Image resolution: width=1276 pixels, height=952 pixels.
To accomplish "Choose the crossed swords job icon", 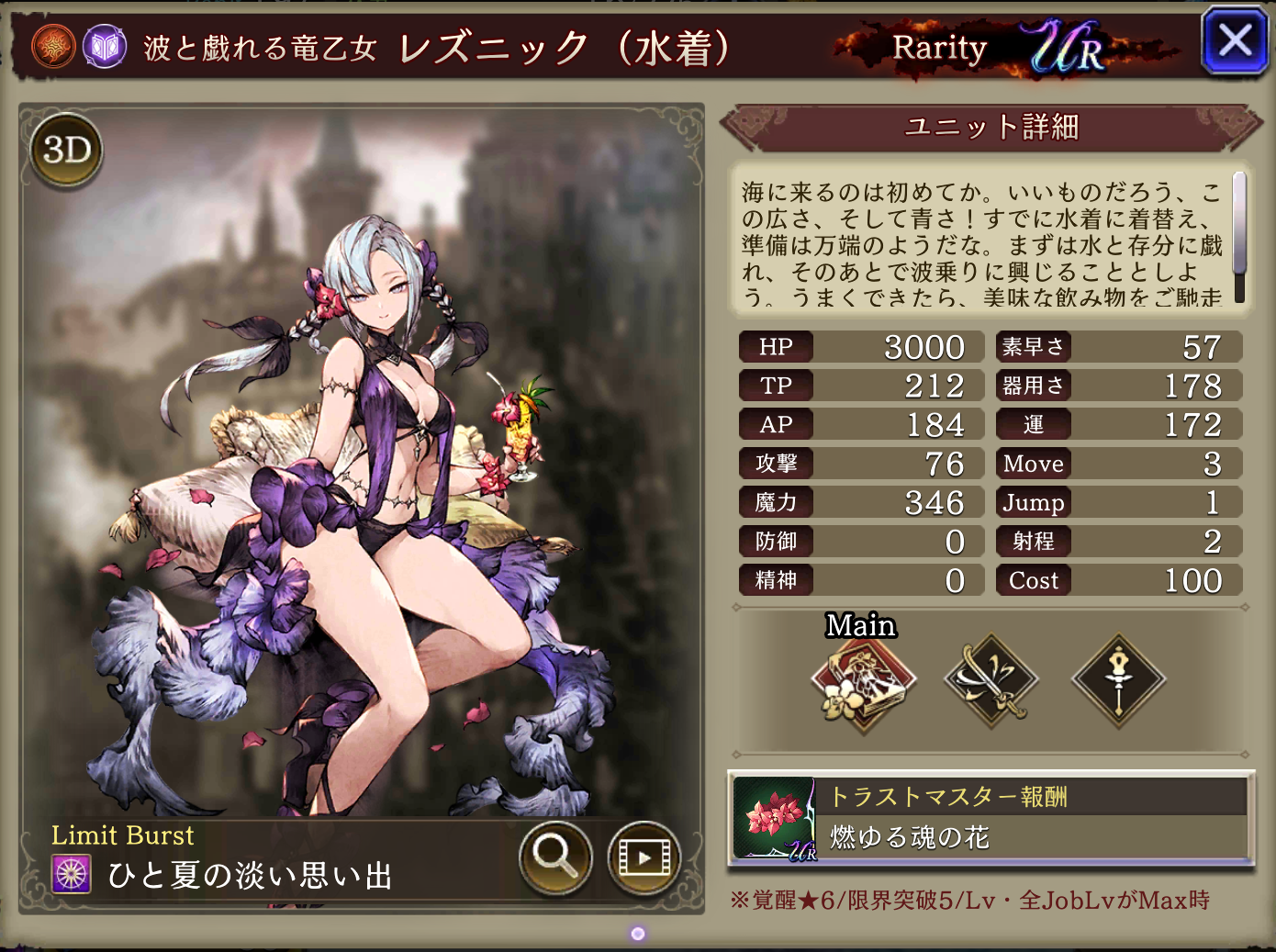I will [991, 680].
